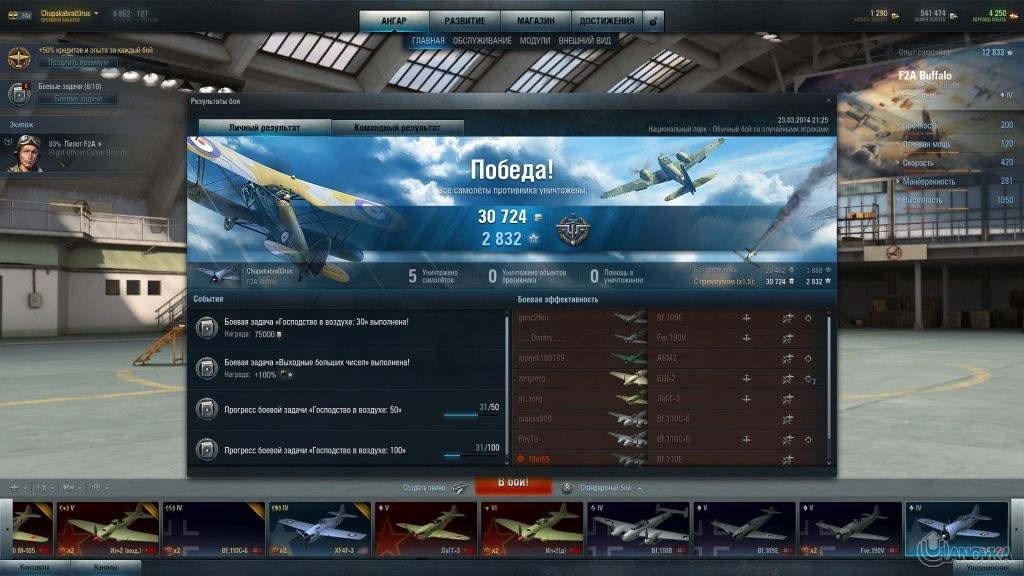Open the Модули submenu

tap(535, 41)
